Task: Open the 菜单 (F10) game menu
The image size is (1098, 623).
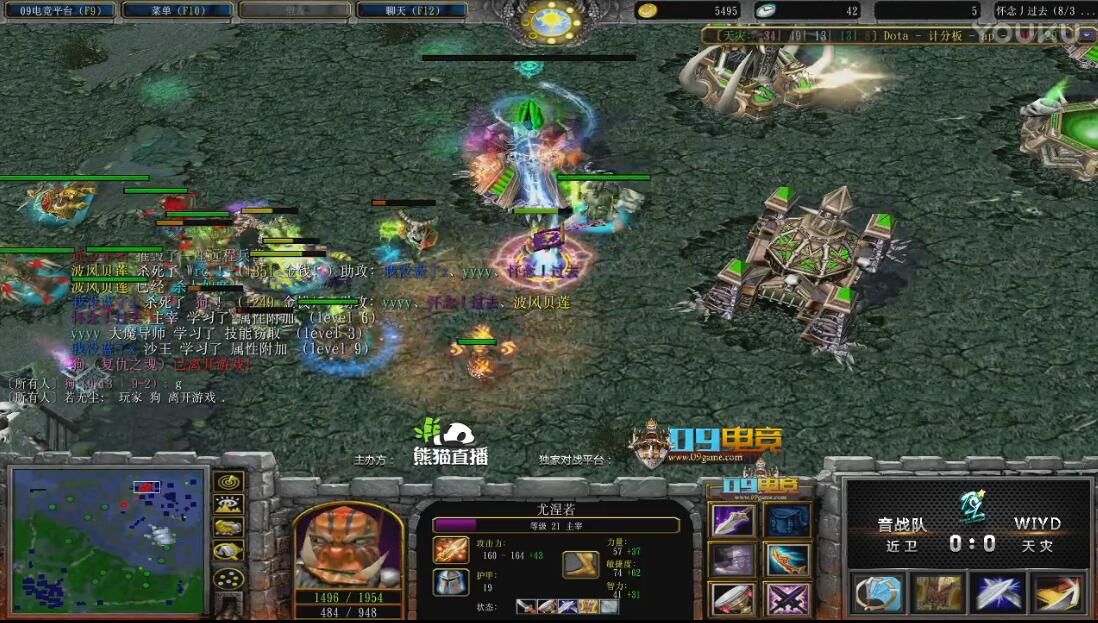Action: pyautogui.click(x=178, y=10)
